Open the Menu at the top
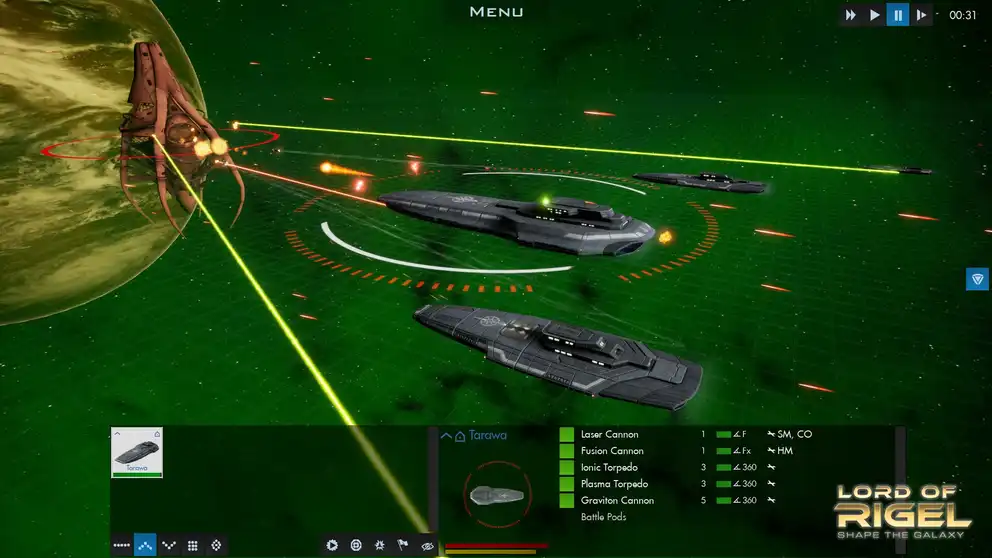This screenshot has height=558, width=992. tap(496, 12)
